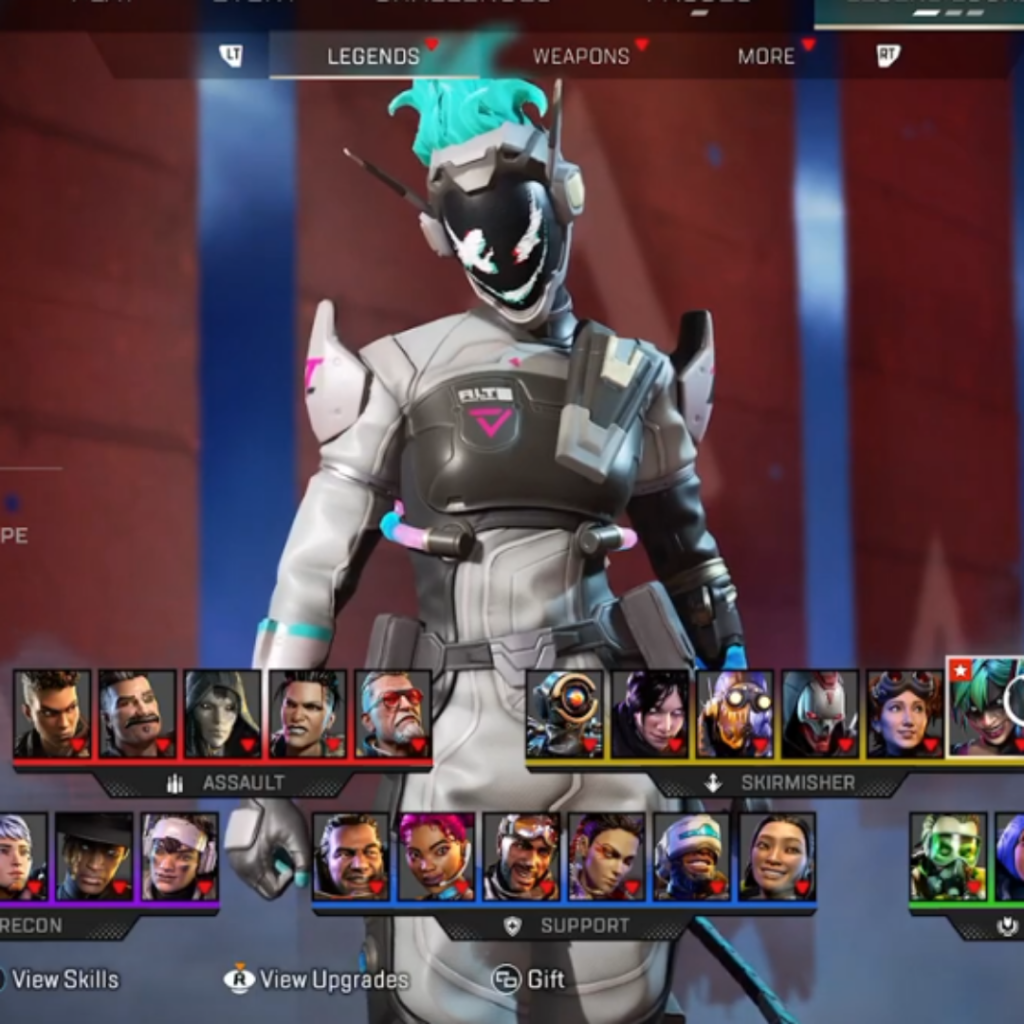Screen dimensions: 1024x1024
Task: Choose Conduit's smiling portrait
Action: pos(777,856)
